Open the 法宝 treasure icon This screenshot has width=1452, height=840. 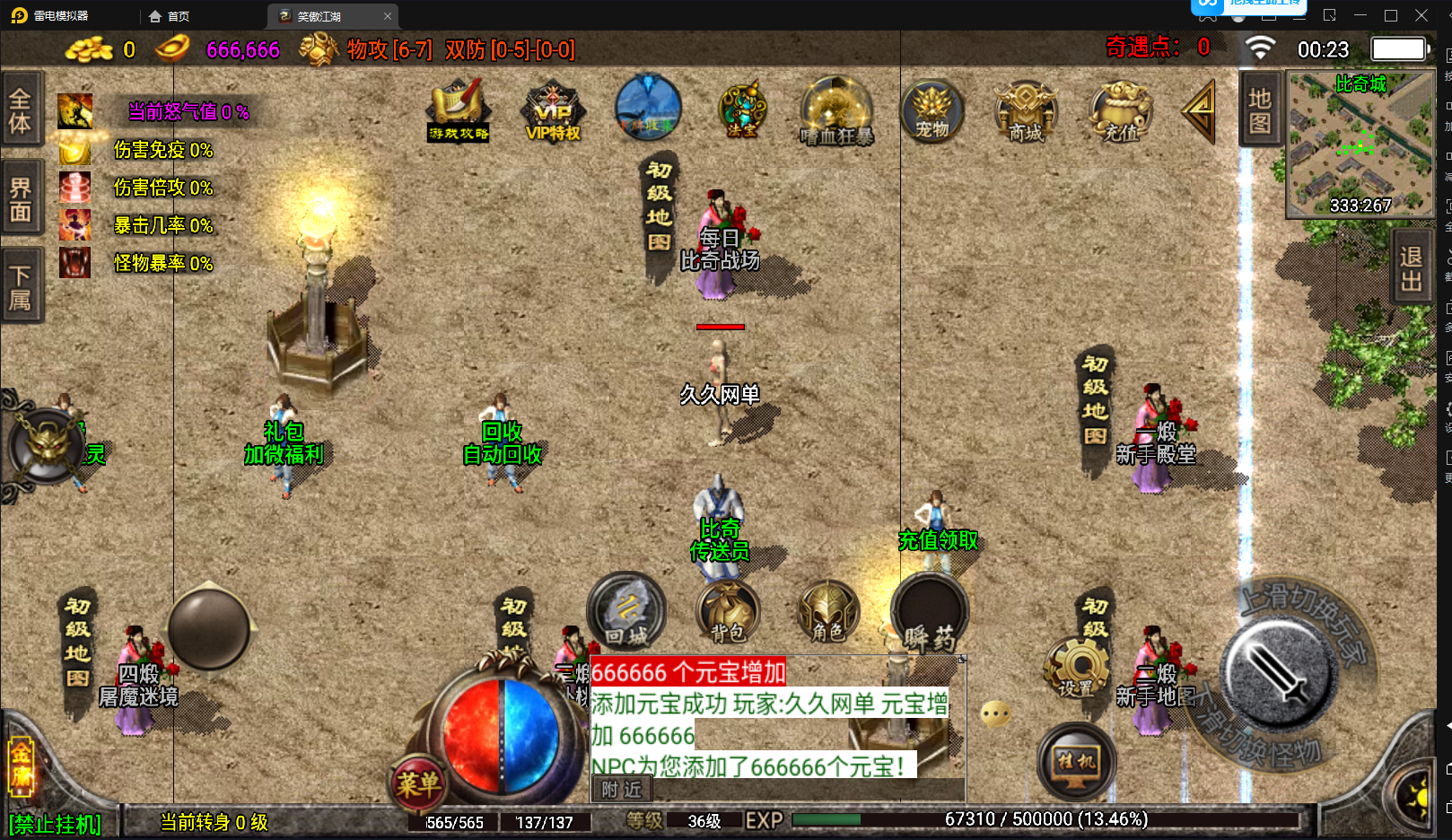pyautogui.click(x=742, y=110)
